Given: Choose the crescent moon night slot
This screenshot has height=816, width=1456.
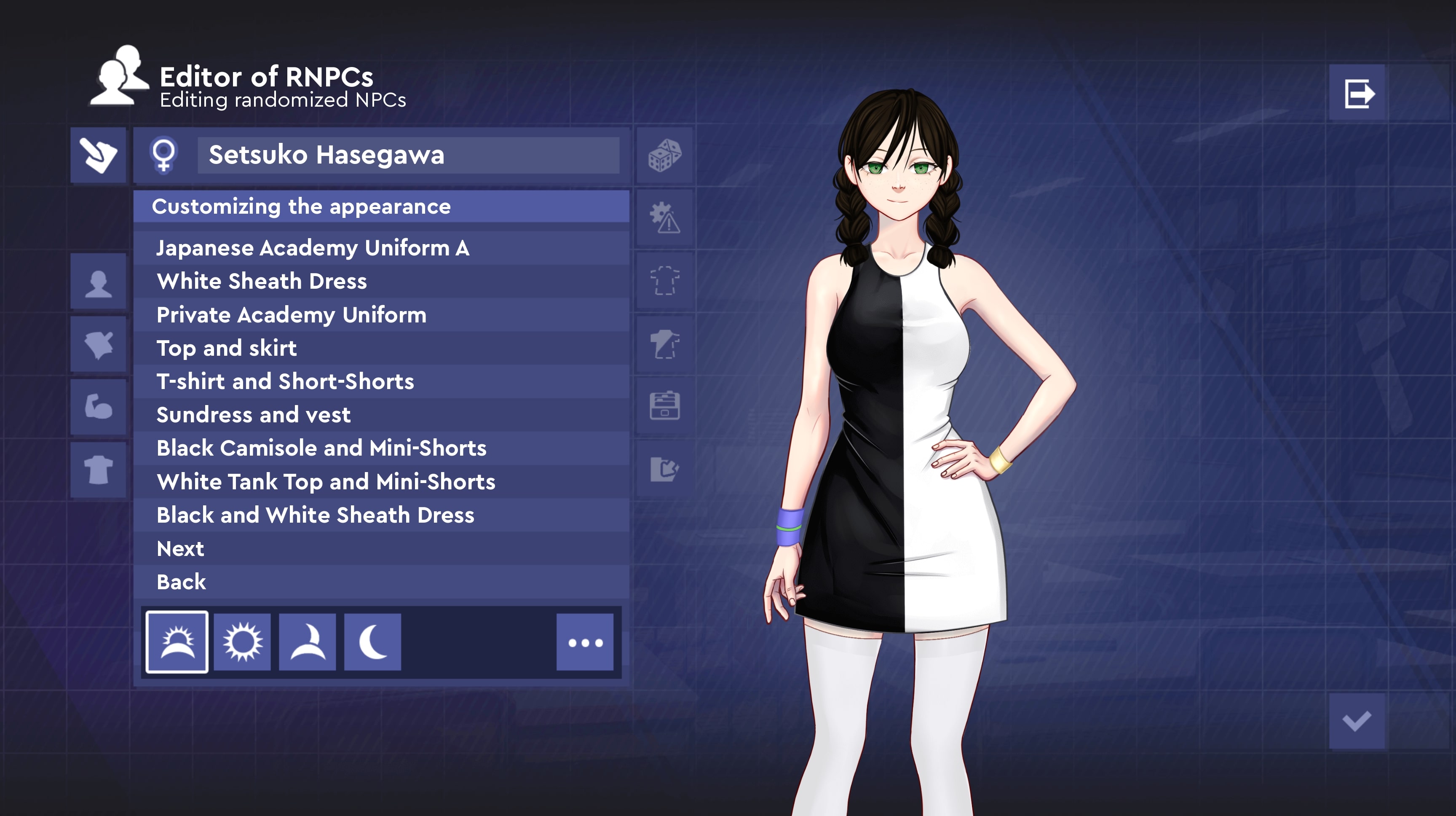Looking at the screenshot, I should click(x=372, y=642).
